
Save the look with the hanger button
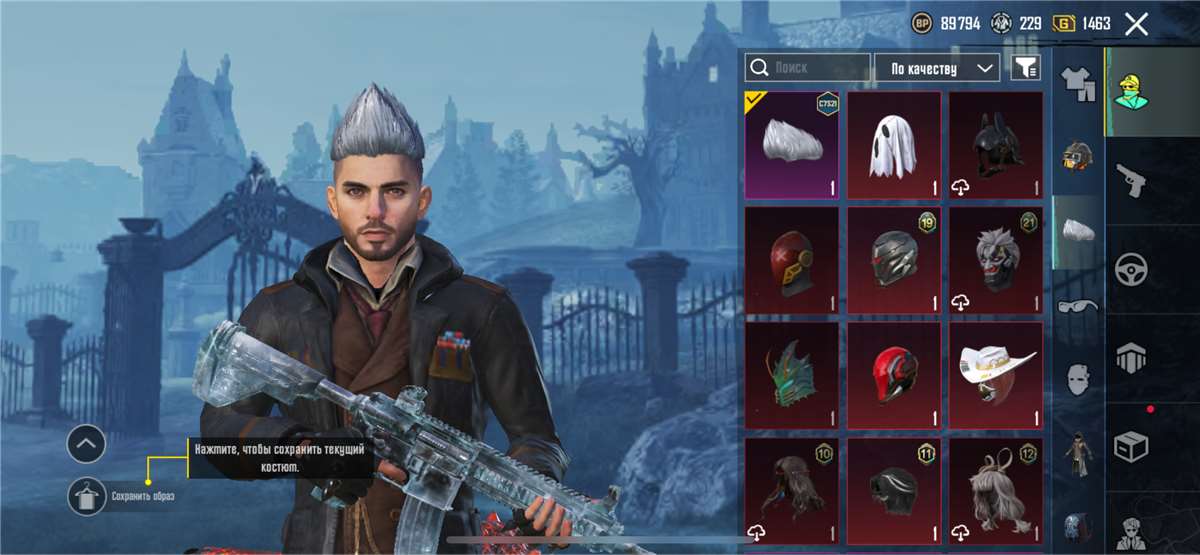pos(87,496)
